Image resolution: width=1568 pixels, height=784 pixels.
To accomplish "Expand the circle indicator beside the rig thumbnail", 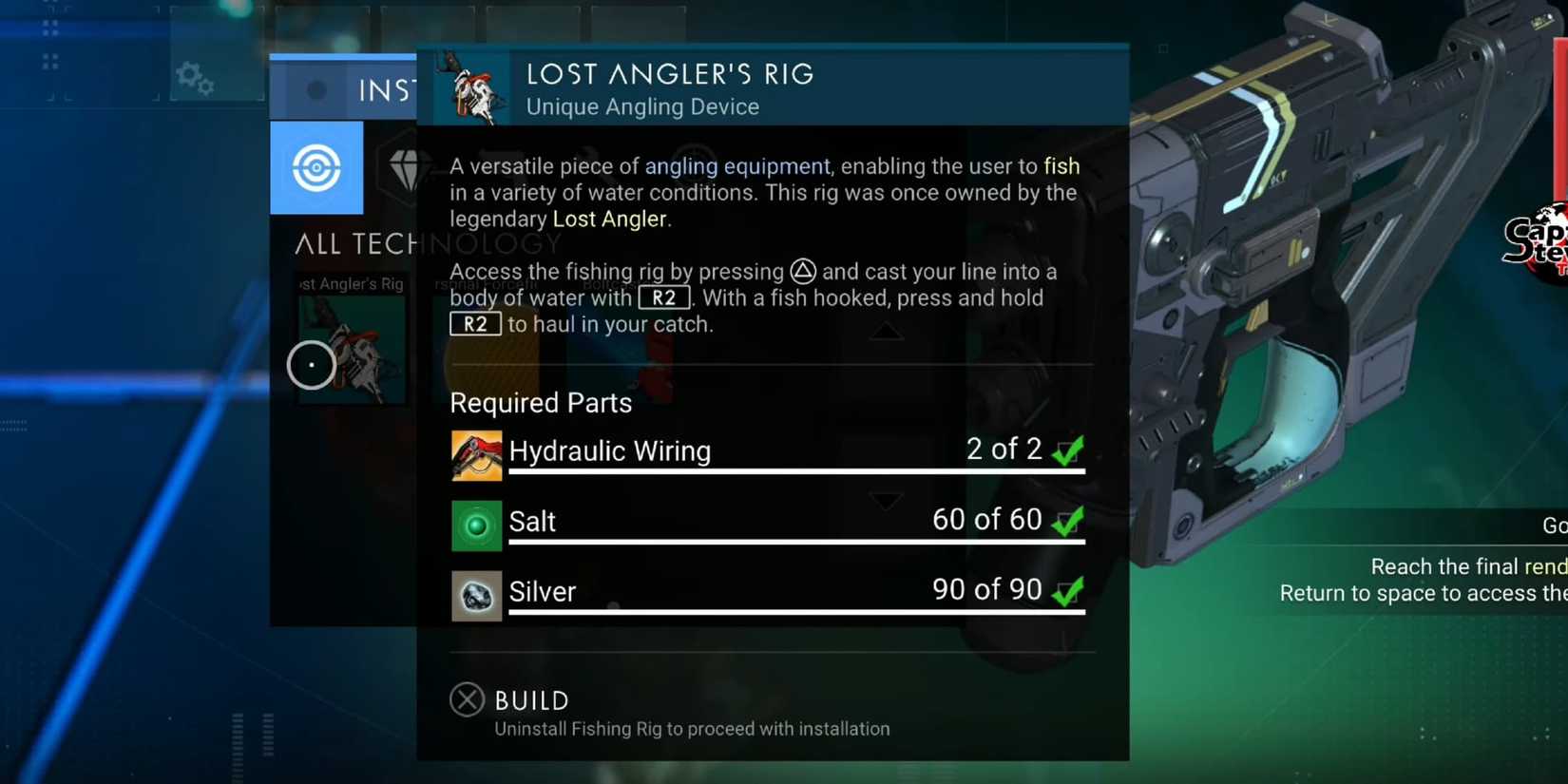I will coord(311,364).
